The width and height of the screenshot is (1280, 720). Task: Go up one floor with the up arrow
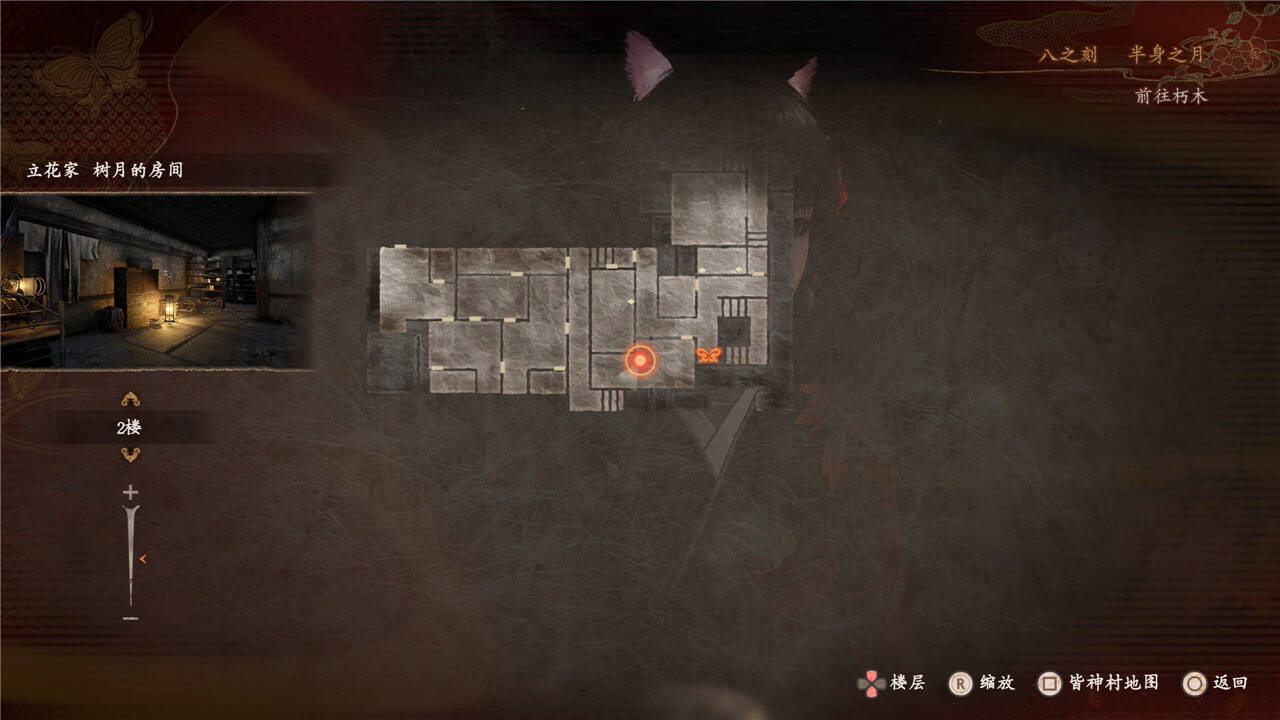[130, 400]
